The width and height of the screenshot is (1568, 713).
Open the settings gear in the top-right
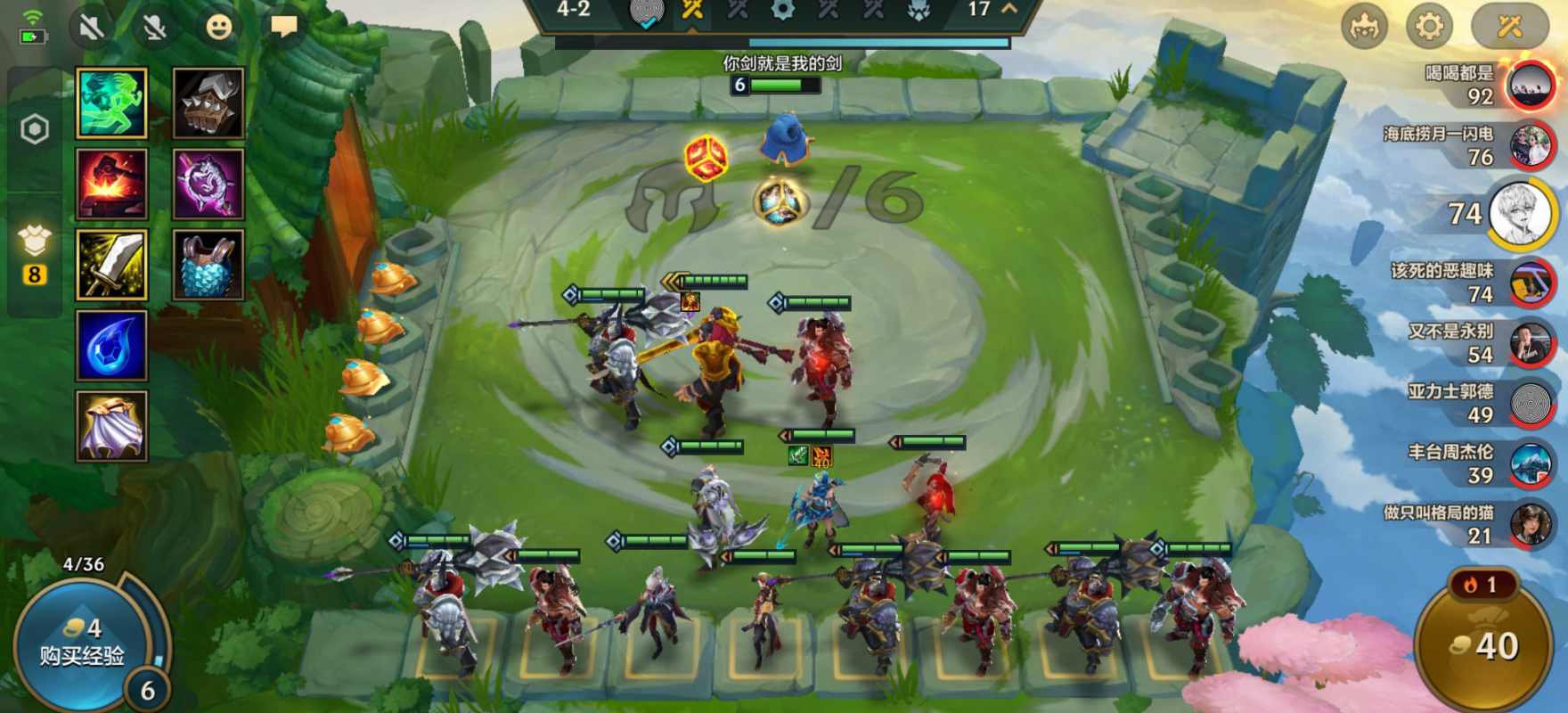(1429, 27)
